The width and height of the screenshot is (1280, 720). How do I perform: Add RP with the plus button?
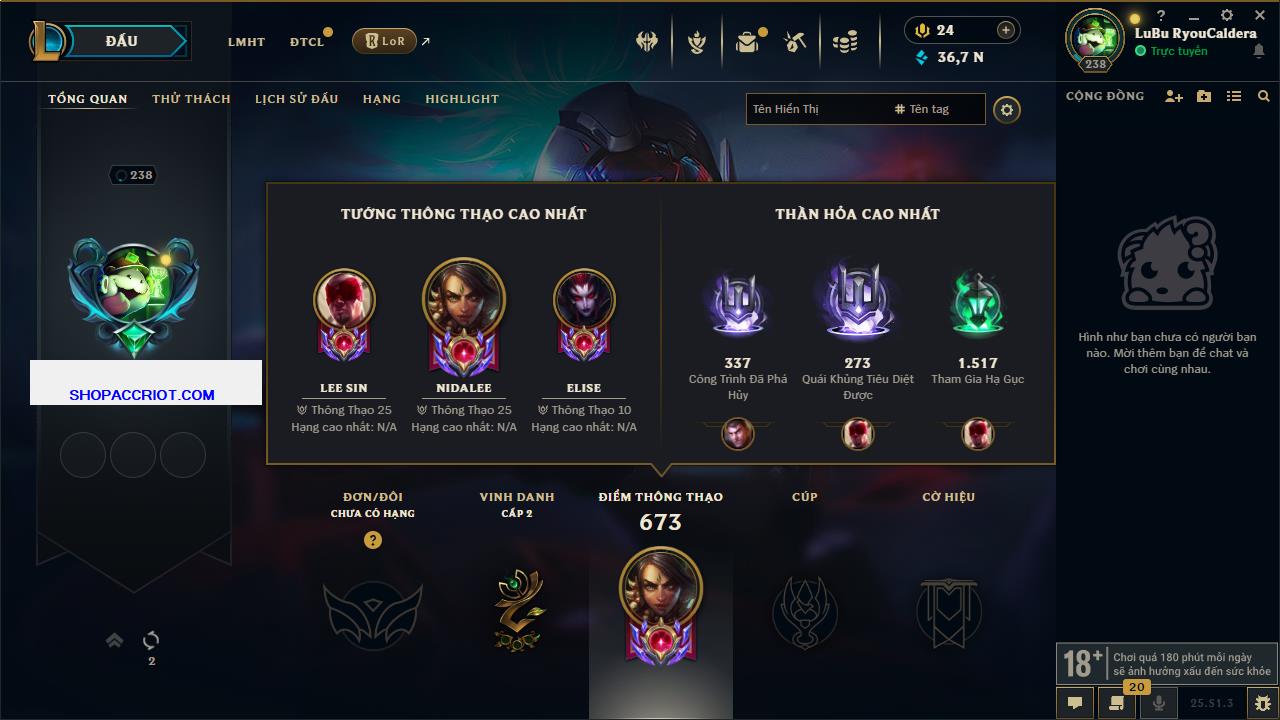tap(1006, 30)
